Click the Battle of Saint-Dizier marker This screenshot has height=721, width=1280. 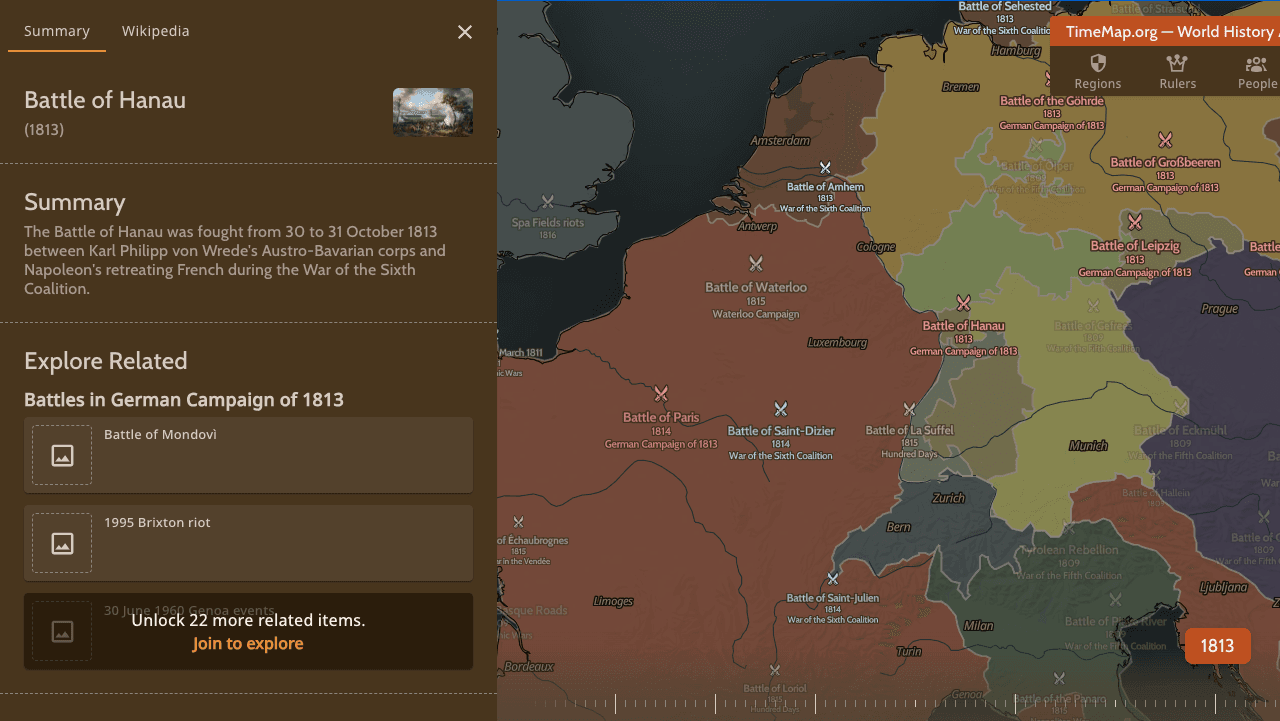[781, 408]
